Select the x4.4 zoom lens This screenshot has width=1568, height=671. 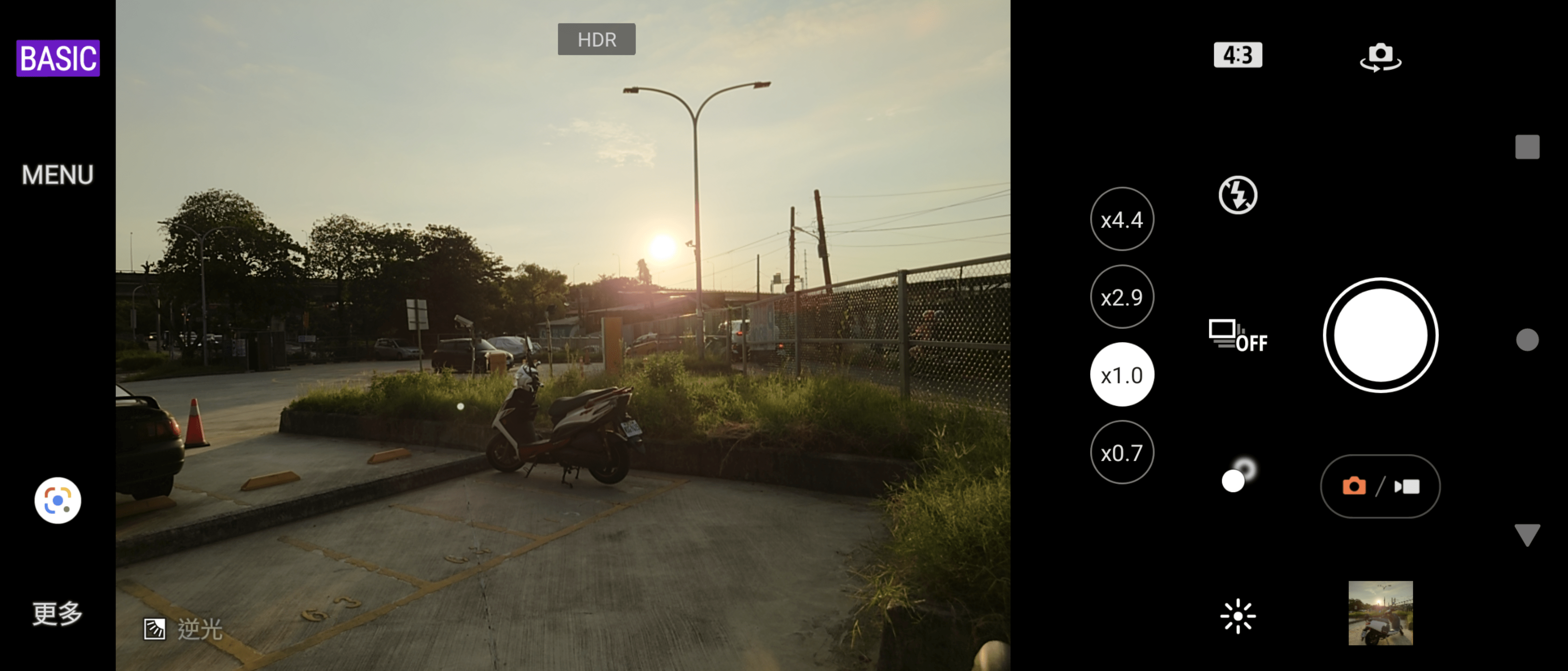pyautogui.click(x=1121, y=219)
